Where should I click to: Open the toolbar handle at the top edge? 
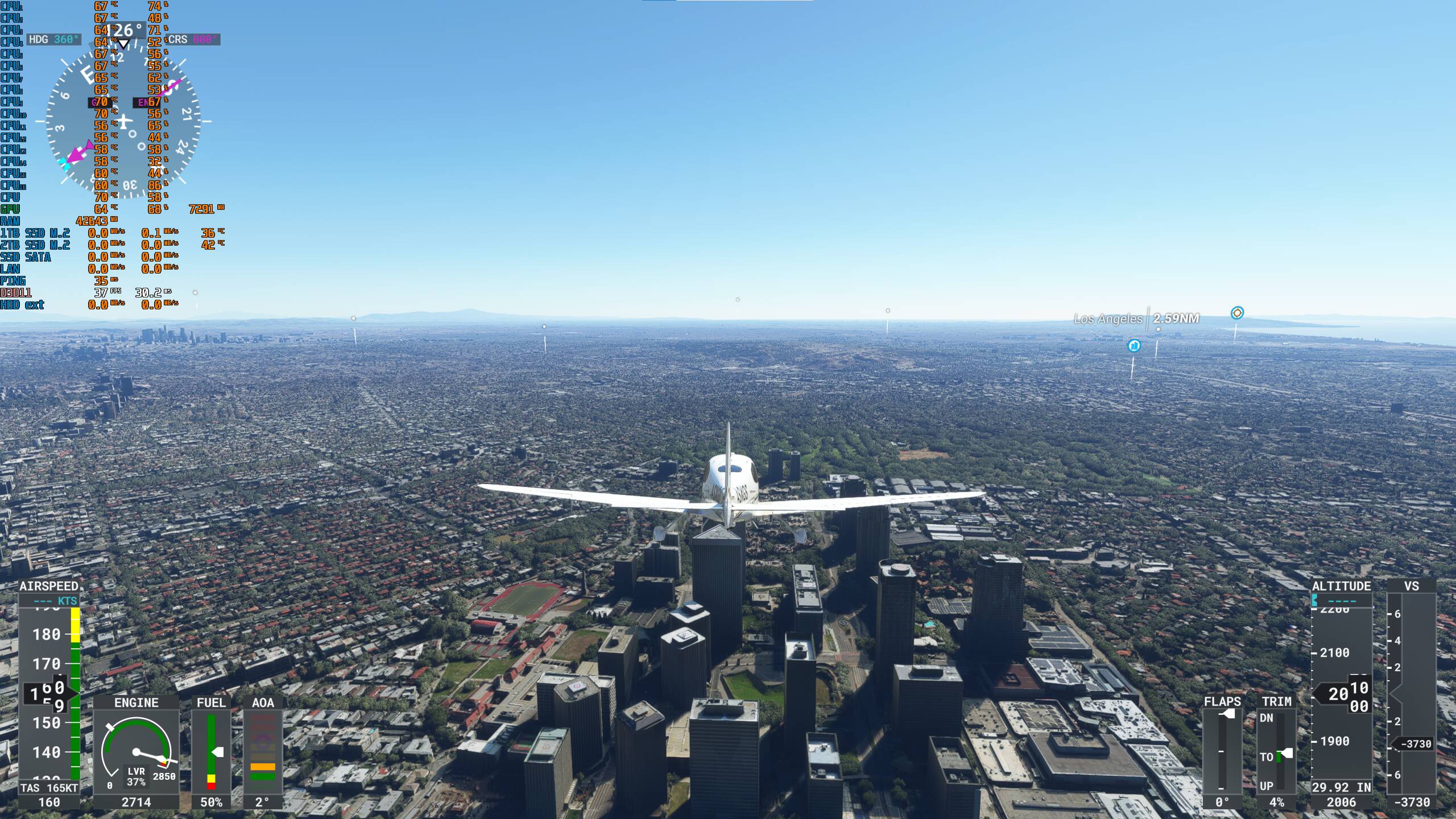click(727, 2)
